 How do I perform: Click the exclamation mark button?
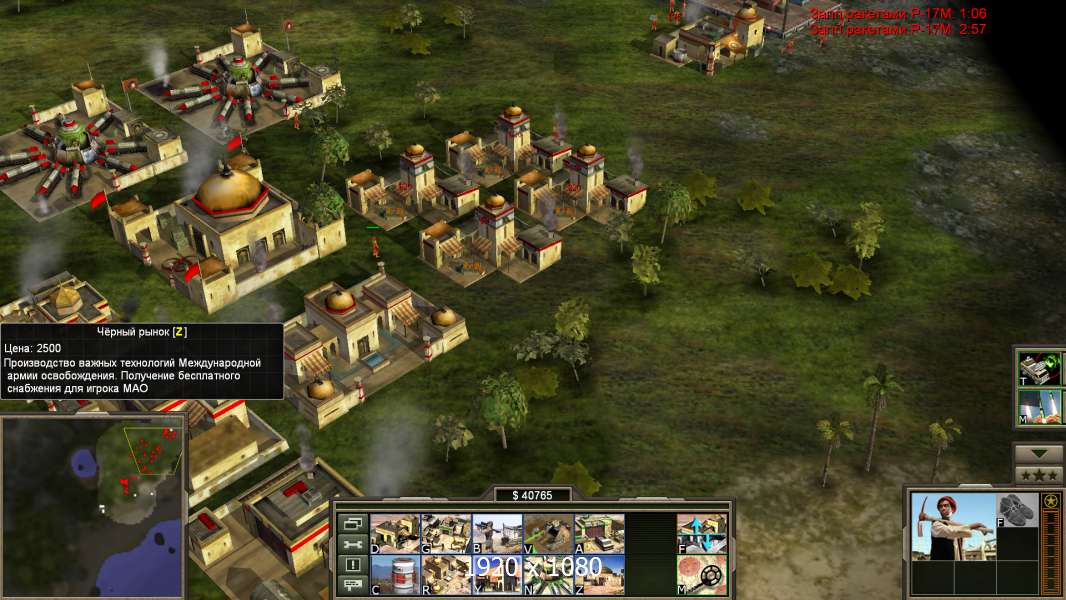pyautogui.click(x=351, y=565)
